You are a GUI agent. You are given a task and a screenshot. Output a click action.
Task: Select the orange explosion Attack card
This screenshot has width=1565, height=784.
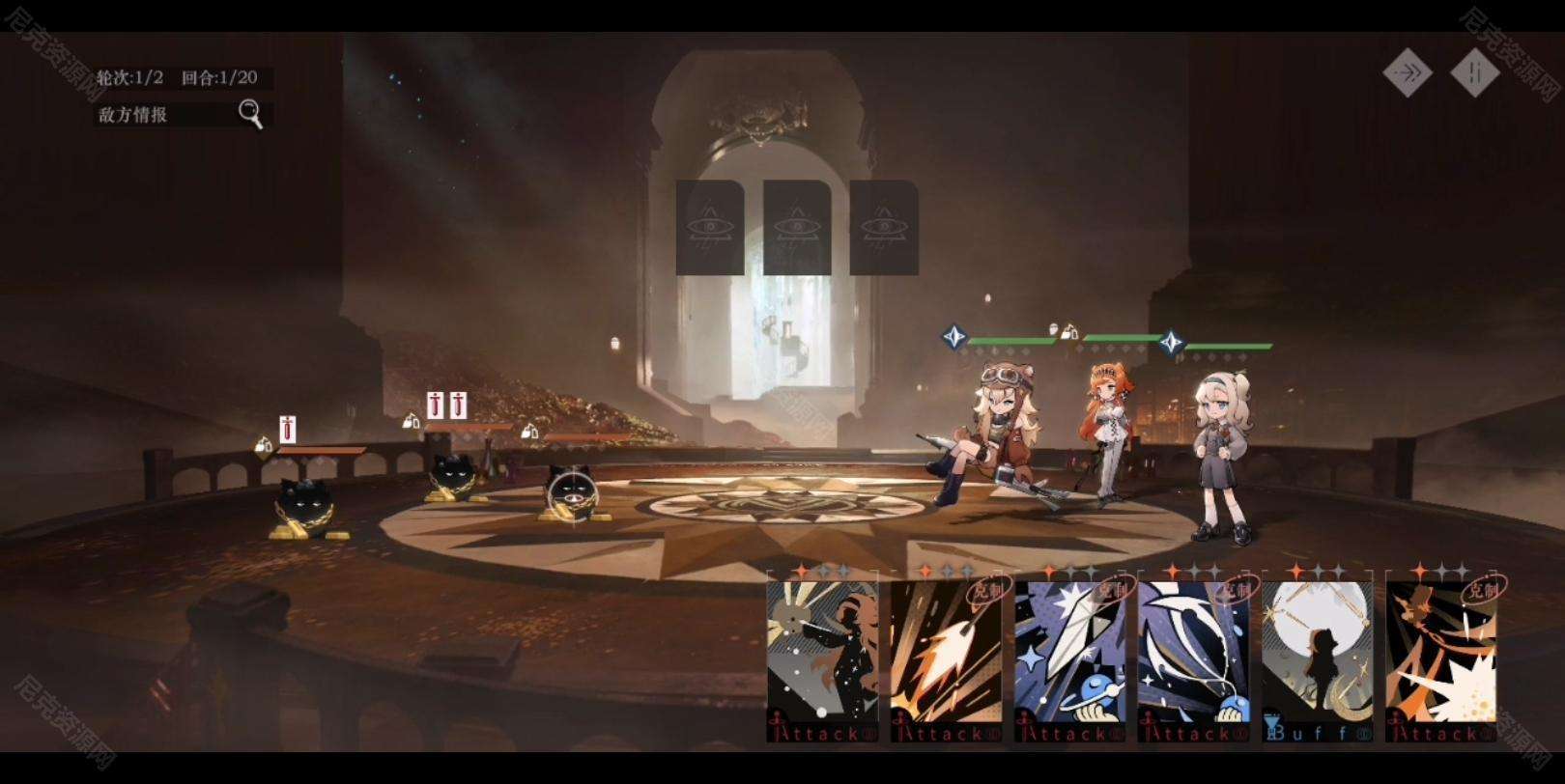(x=1440, y=661)
